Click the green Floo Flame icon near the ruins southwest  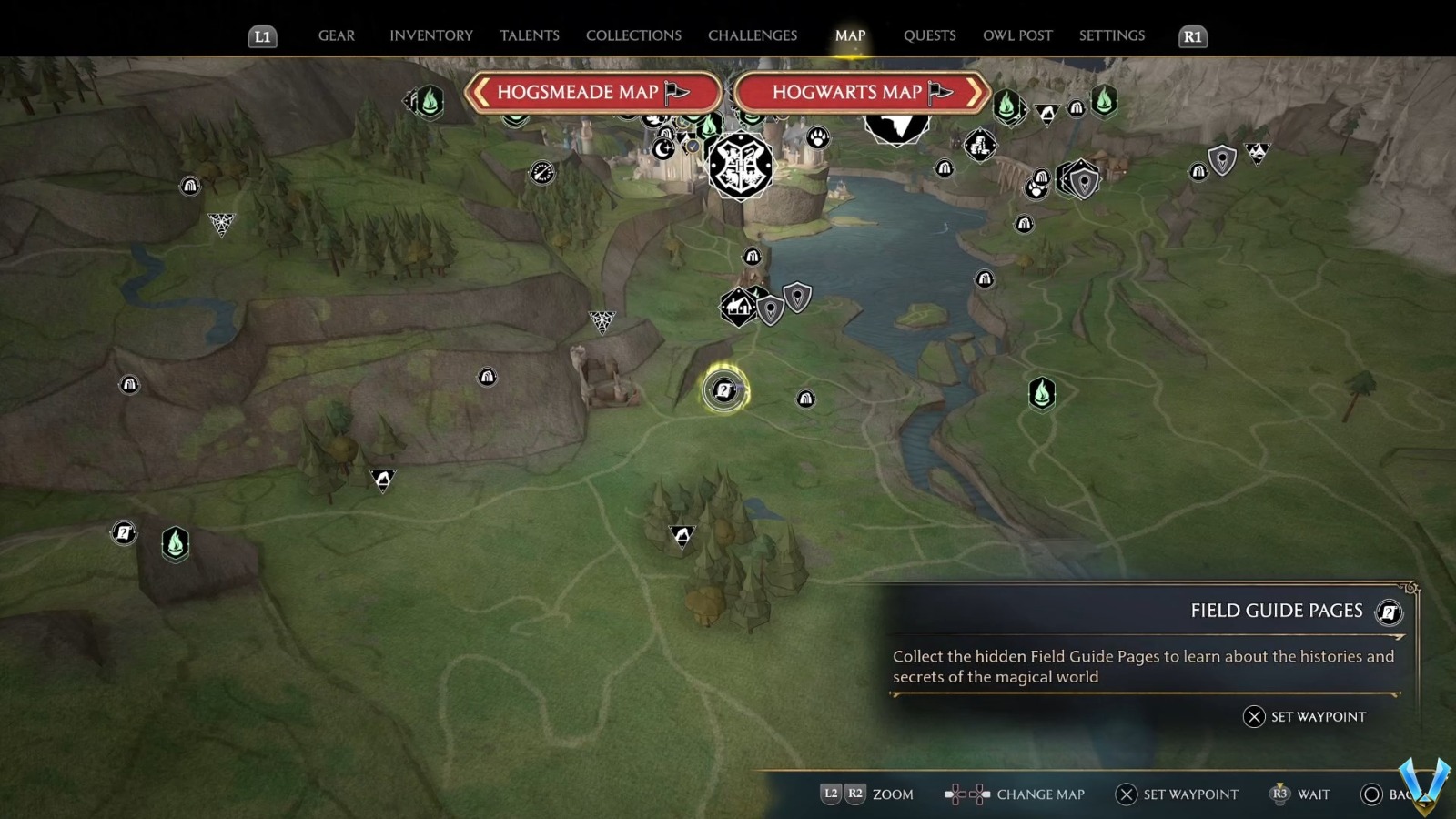pos(174,543)
